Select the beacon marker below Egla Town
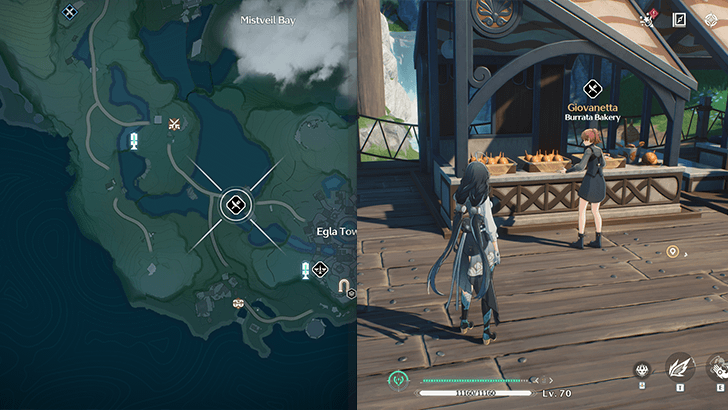The height and width of the screenshot is (410, 728). point(306,269)
